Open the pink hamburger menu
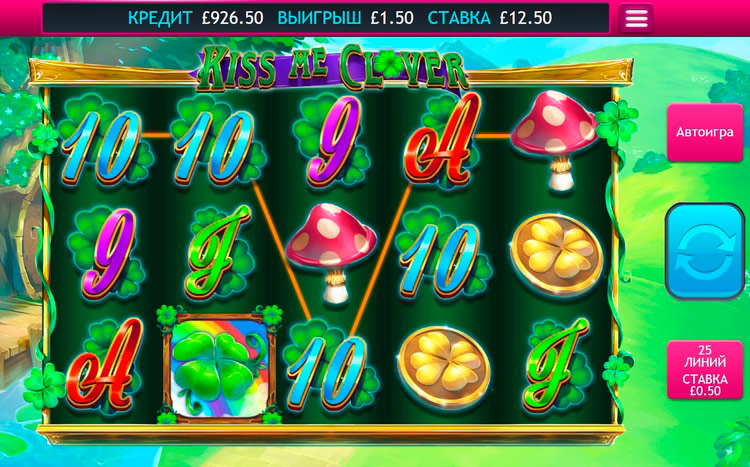Viewport: 750px width, 467px height. [636, 19]
